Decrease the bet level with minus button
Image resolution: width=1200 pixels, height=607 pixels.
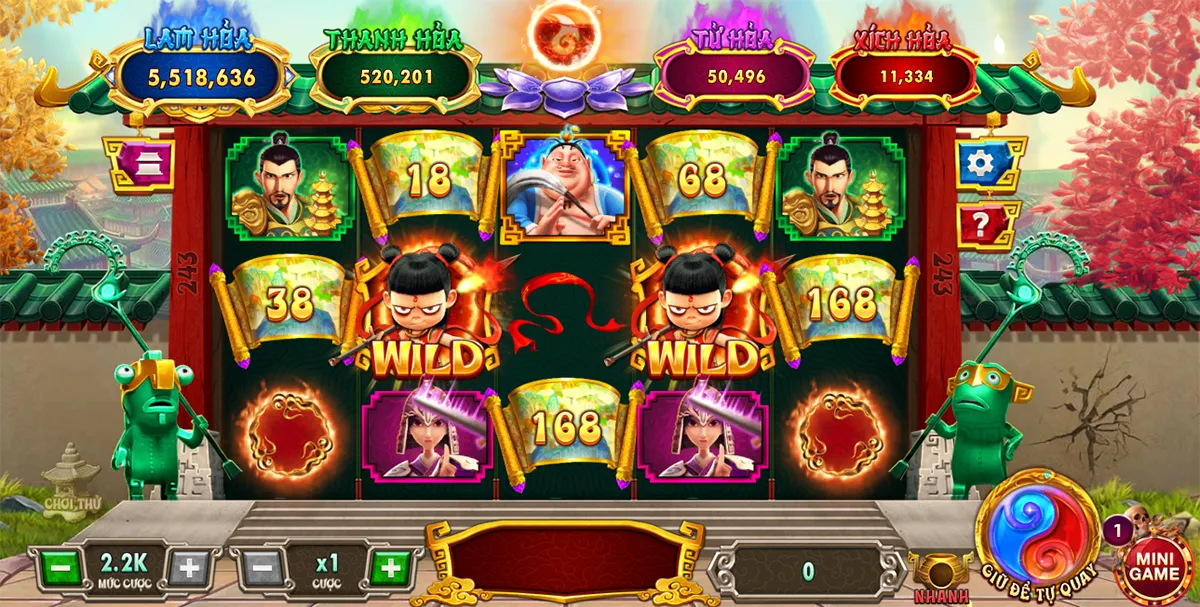60,567
